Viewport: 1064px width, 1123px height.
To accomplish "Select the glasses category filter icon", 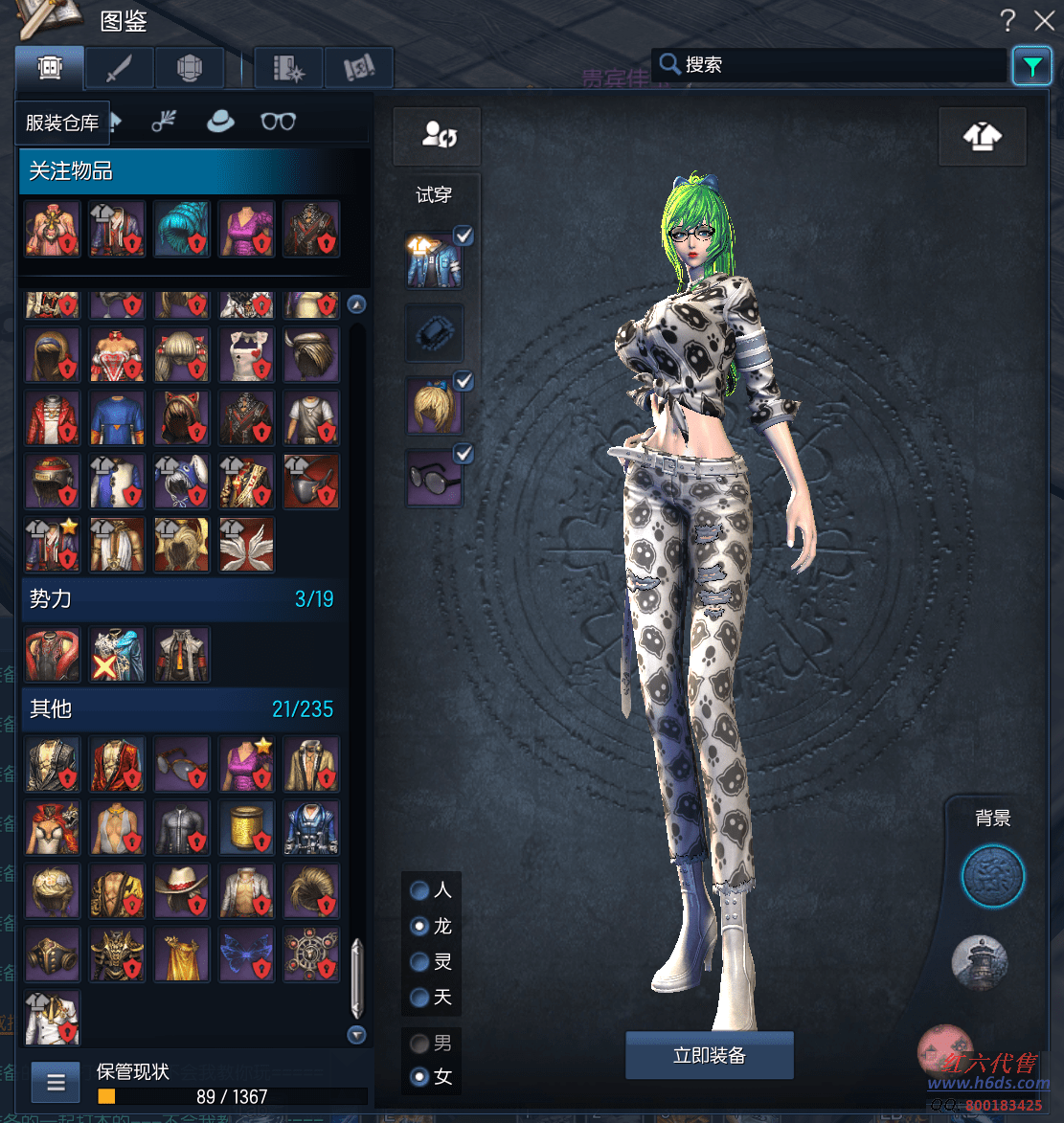I will (x=278, y=122).
